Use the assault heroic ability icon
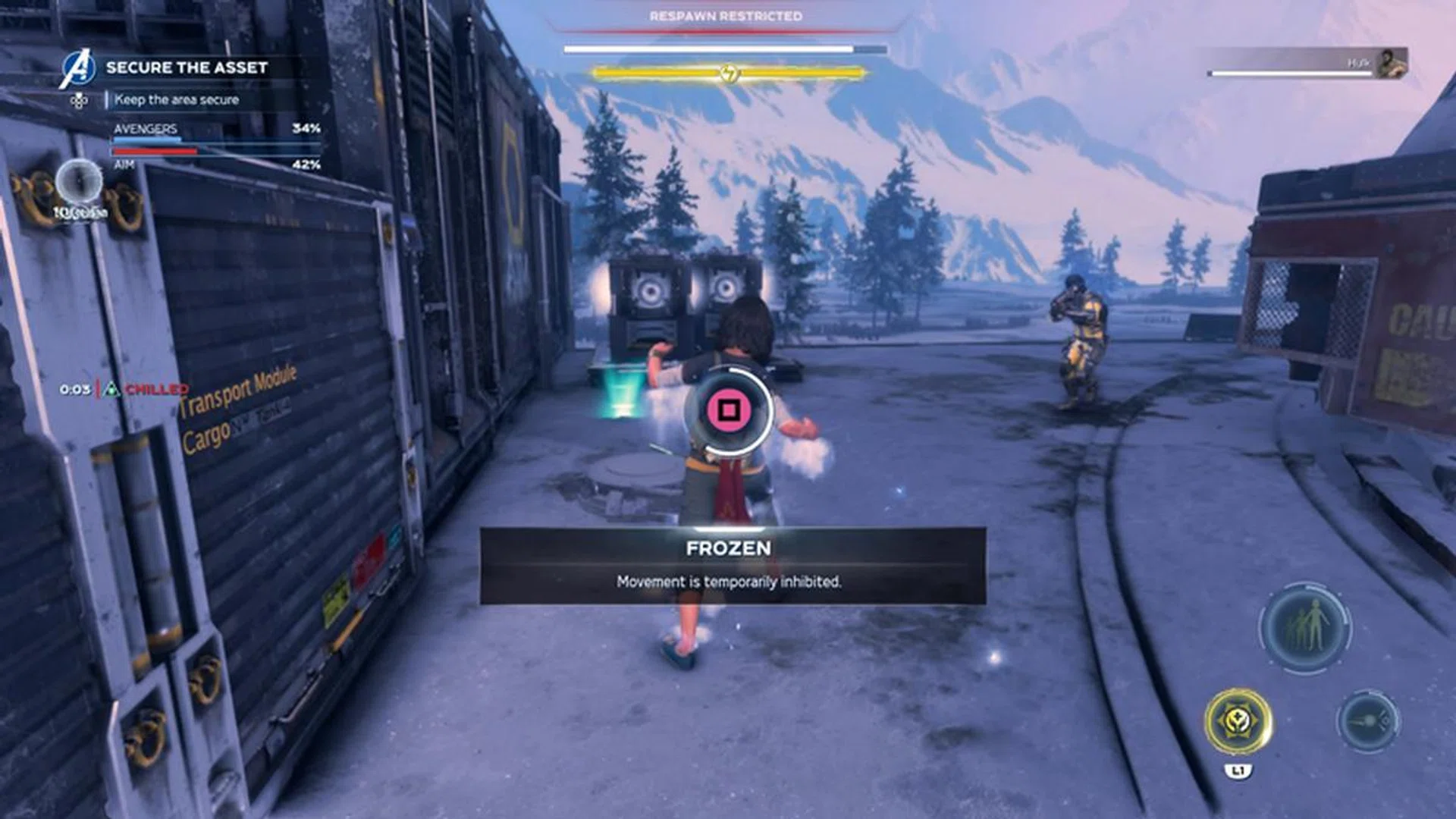The image size is (1456, 819). coord(1368,721)
